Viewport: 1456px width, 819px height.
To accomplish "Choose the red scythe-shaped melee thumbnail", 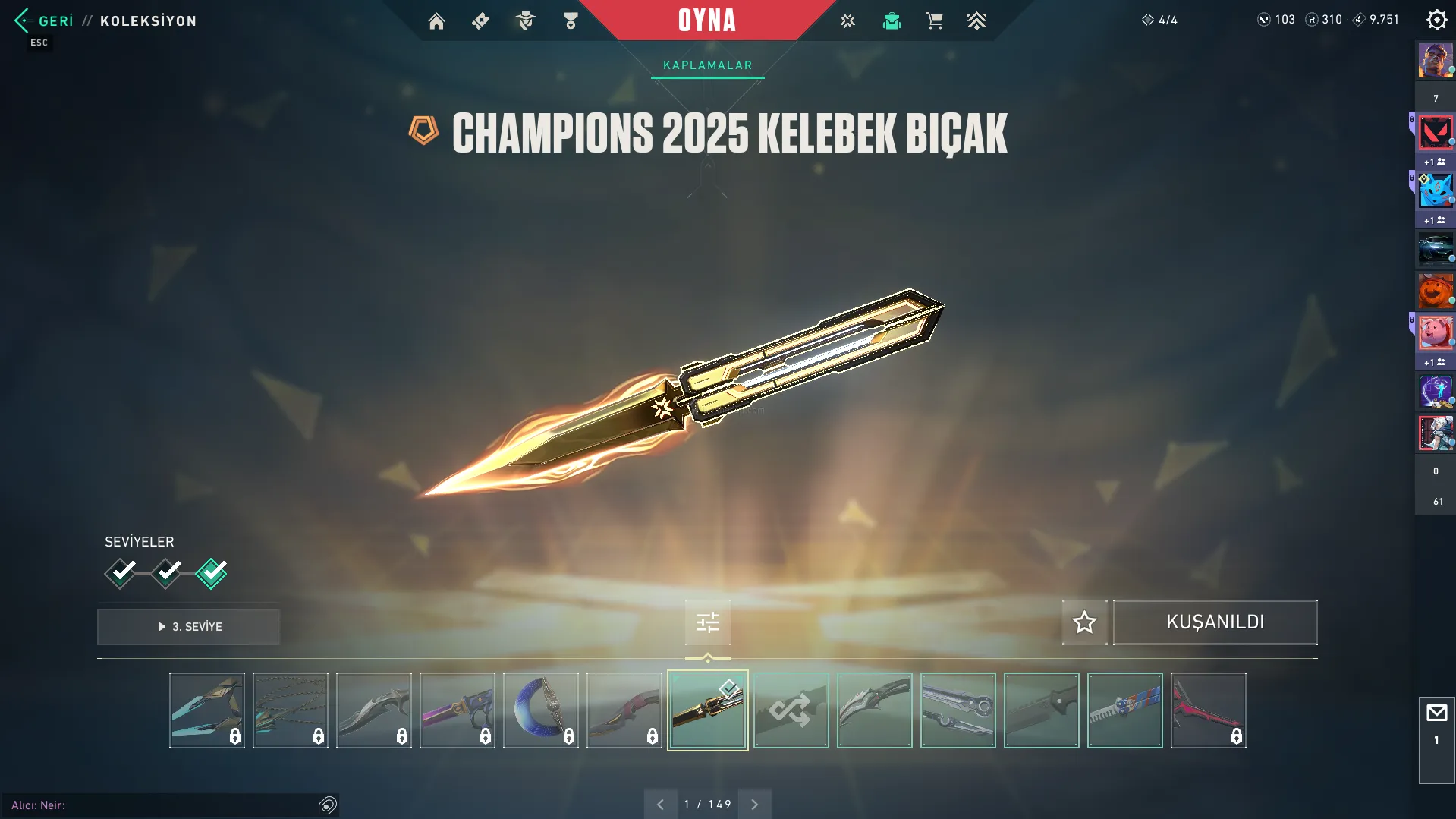I will pos(1208,710).
